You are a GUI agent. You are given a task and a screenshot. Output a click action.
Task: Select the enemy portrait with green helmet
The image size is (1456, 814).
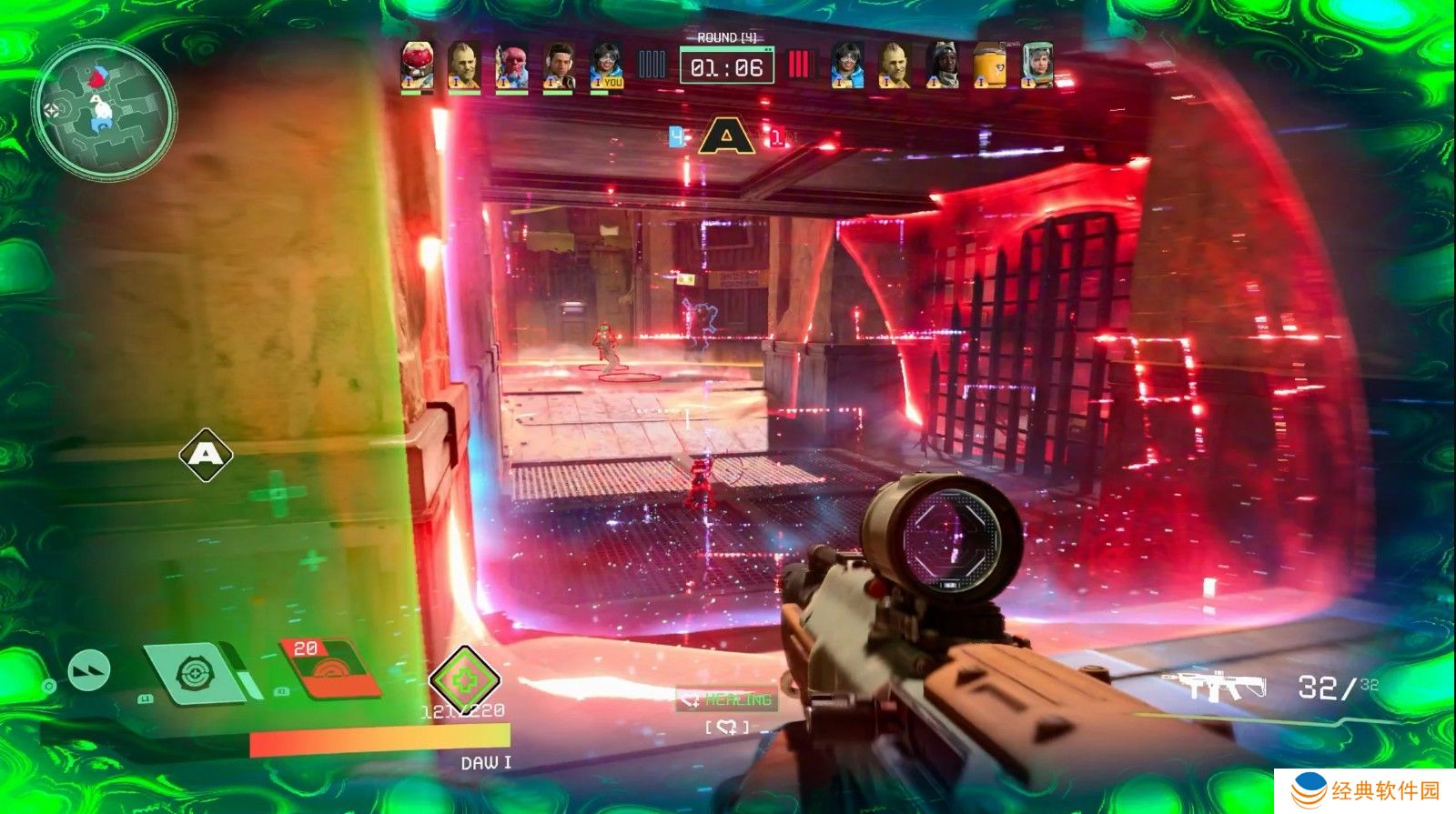click(1036, 65)
